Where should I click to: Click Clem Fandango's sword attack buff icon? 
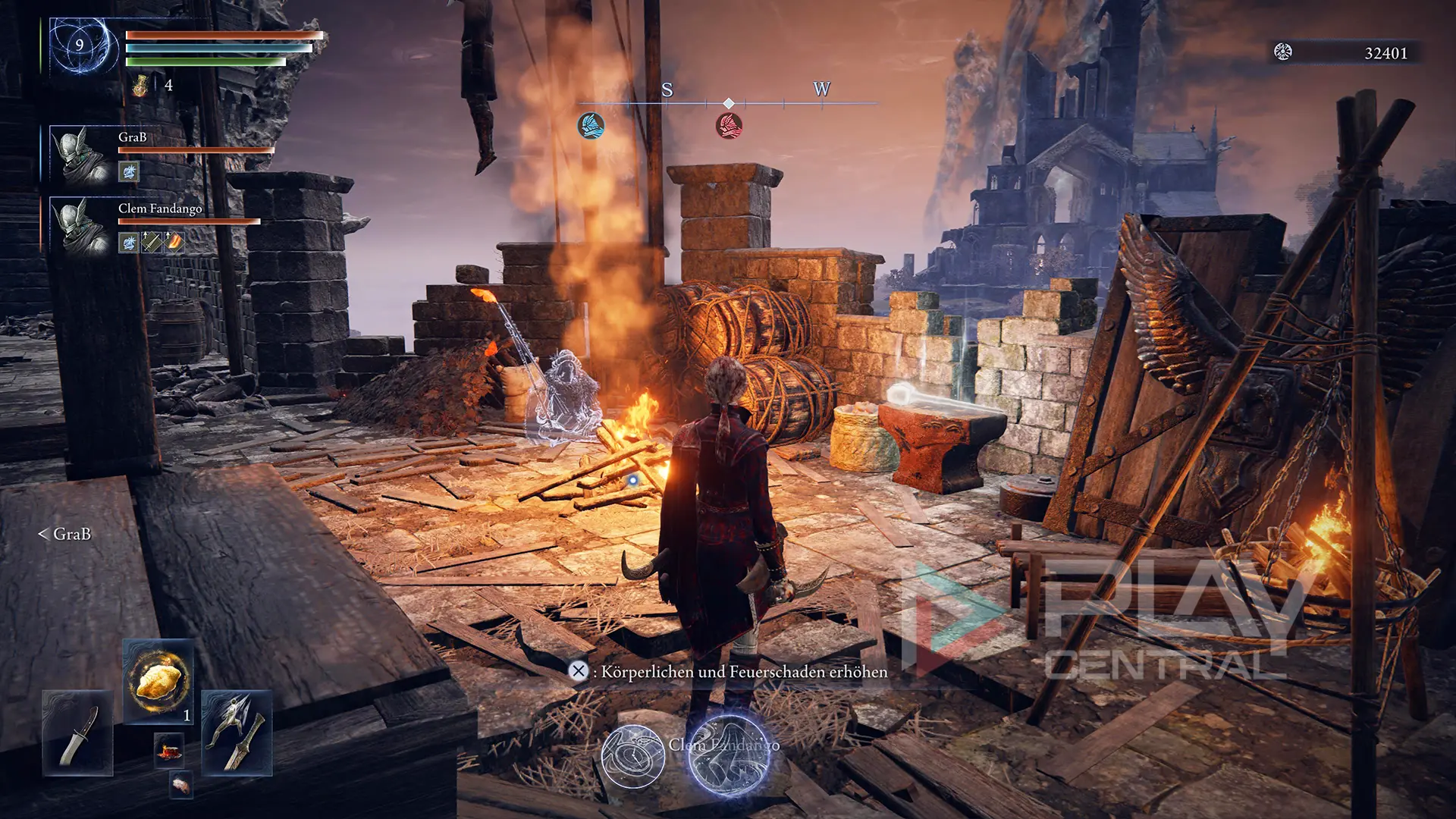152,243
